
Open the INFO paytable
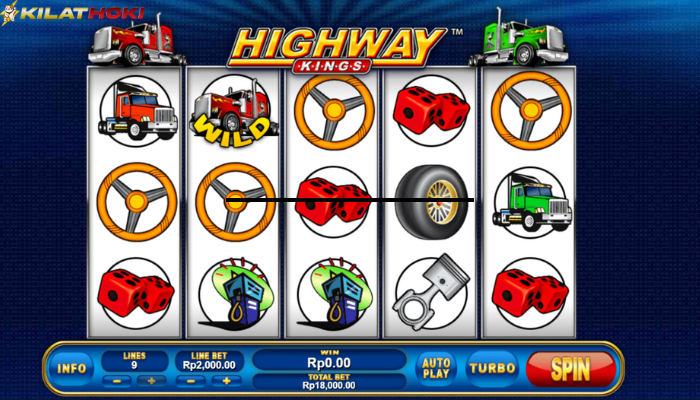tap(72, 368)
